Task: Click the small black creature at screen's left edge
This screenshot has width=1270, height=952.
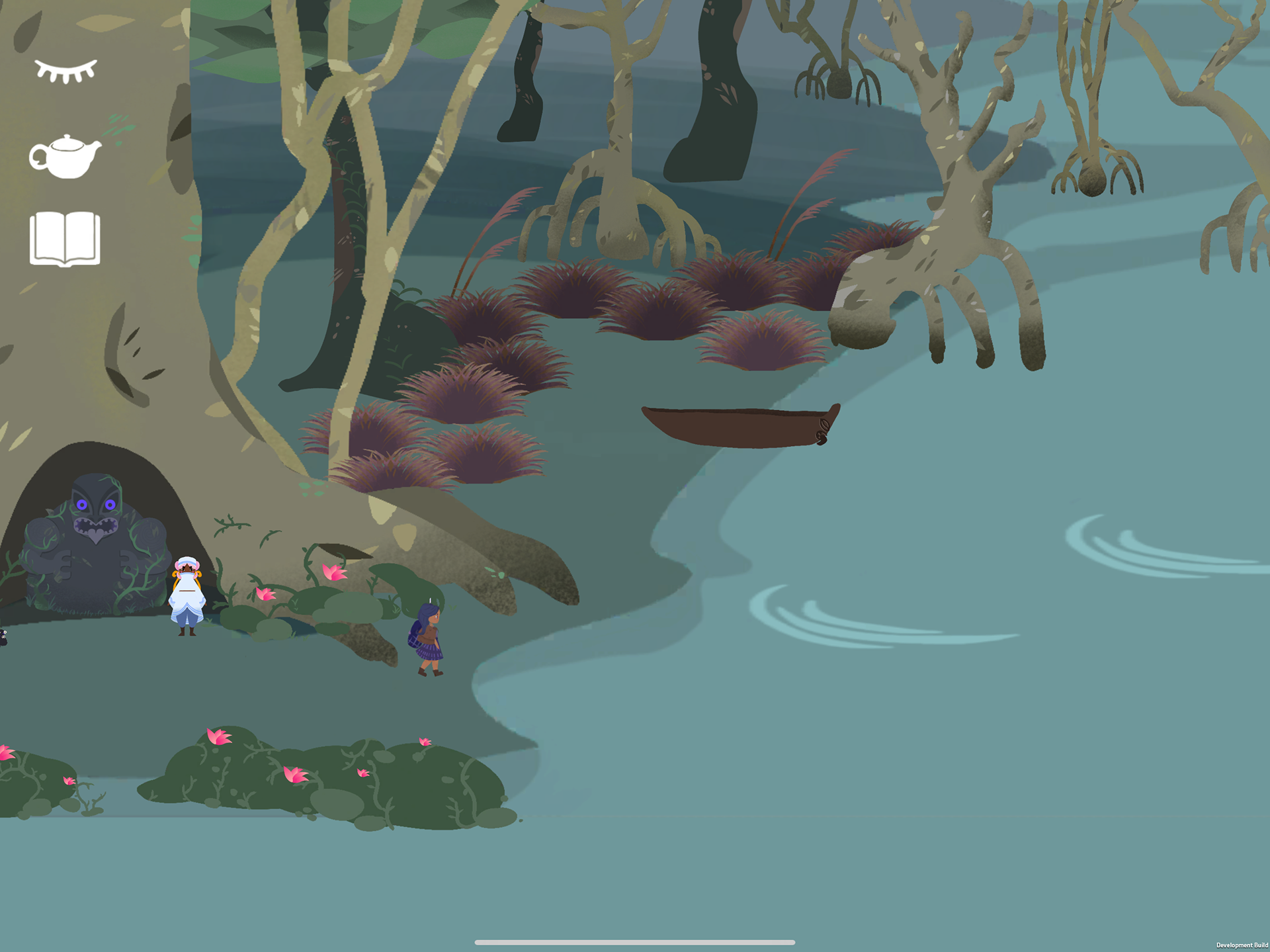Action: click(x=4, y=636)
